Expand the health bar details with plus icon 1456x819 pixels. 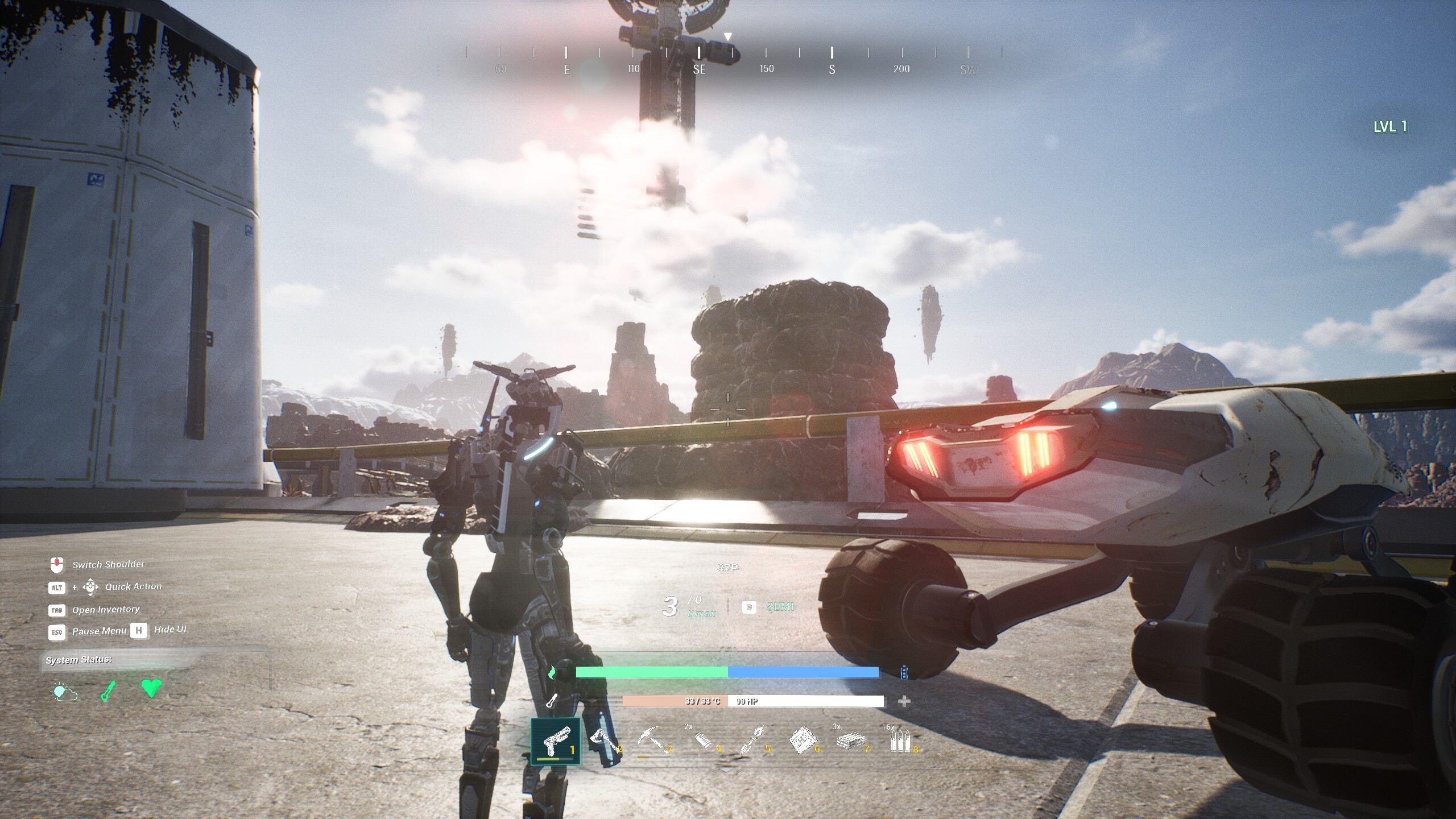click(903, 701)
